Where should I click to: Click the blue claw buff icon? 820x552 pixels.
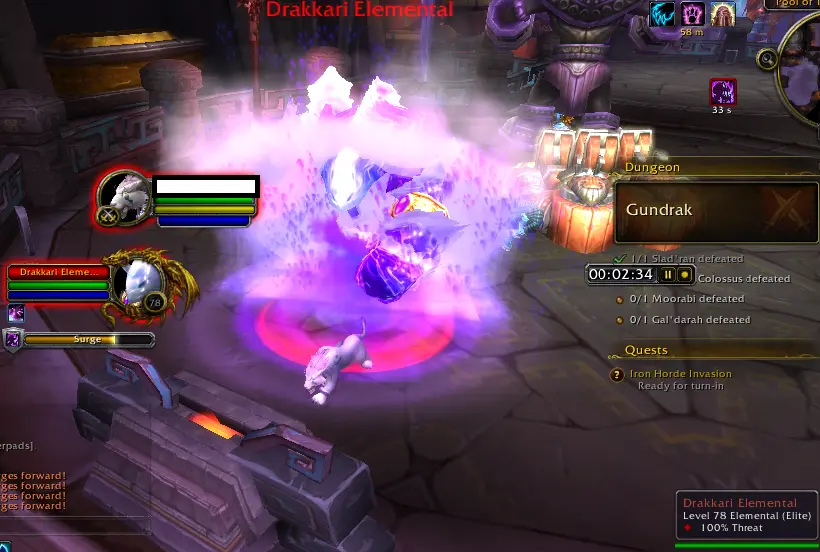pyautogui.click(x=661, y=13)
